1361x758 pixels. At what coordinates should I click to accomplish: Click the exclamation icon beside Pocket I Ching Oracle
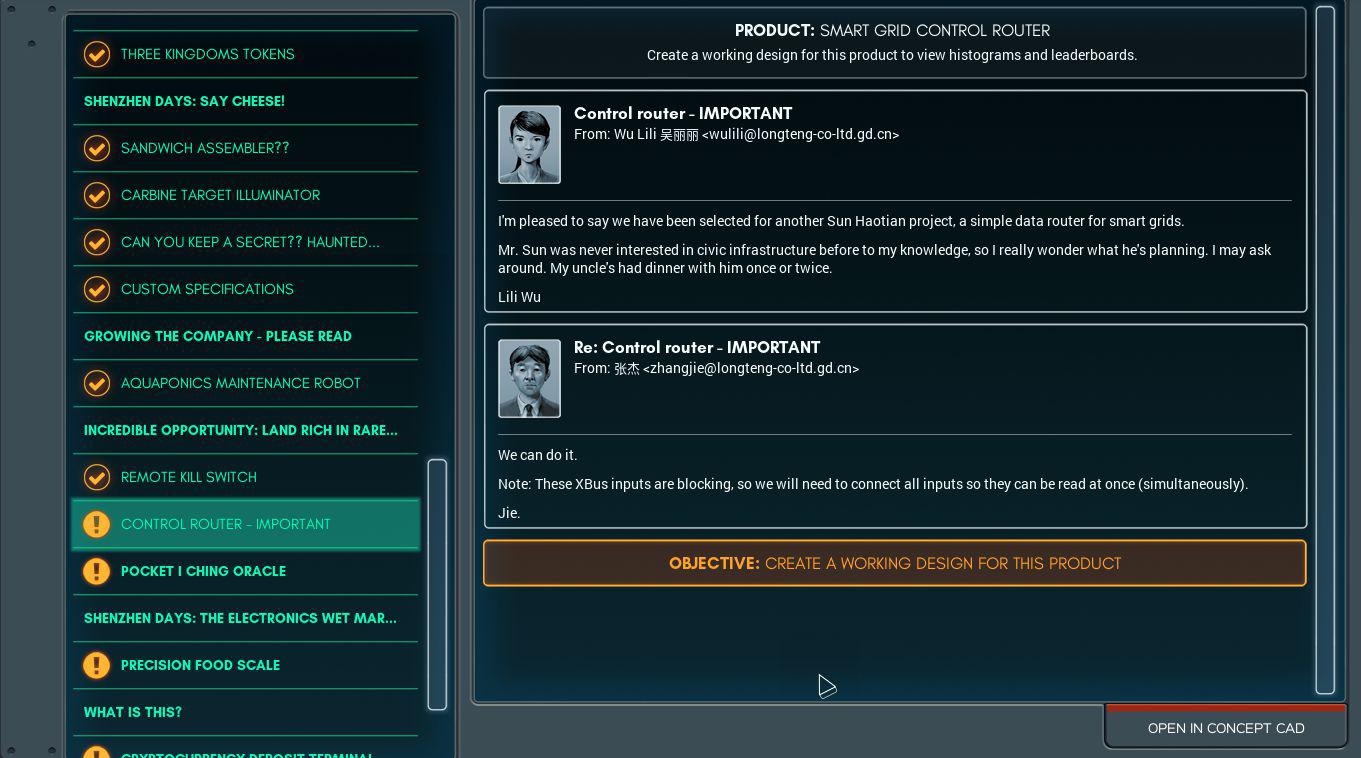tap(97, 571)
